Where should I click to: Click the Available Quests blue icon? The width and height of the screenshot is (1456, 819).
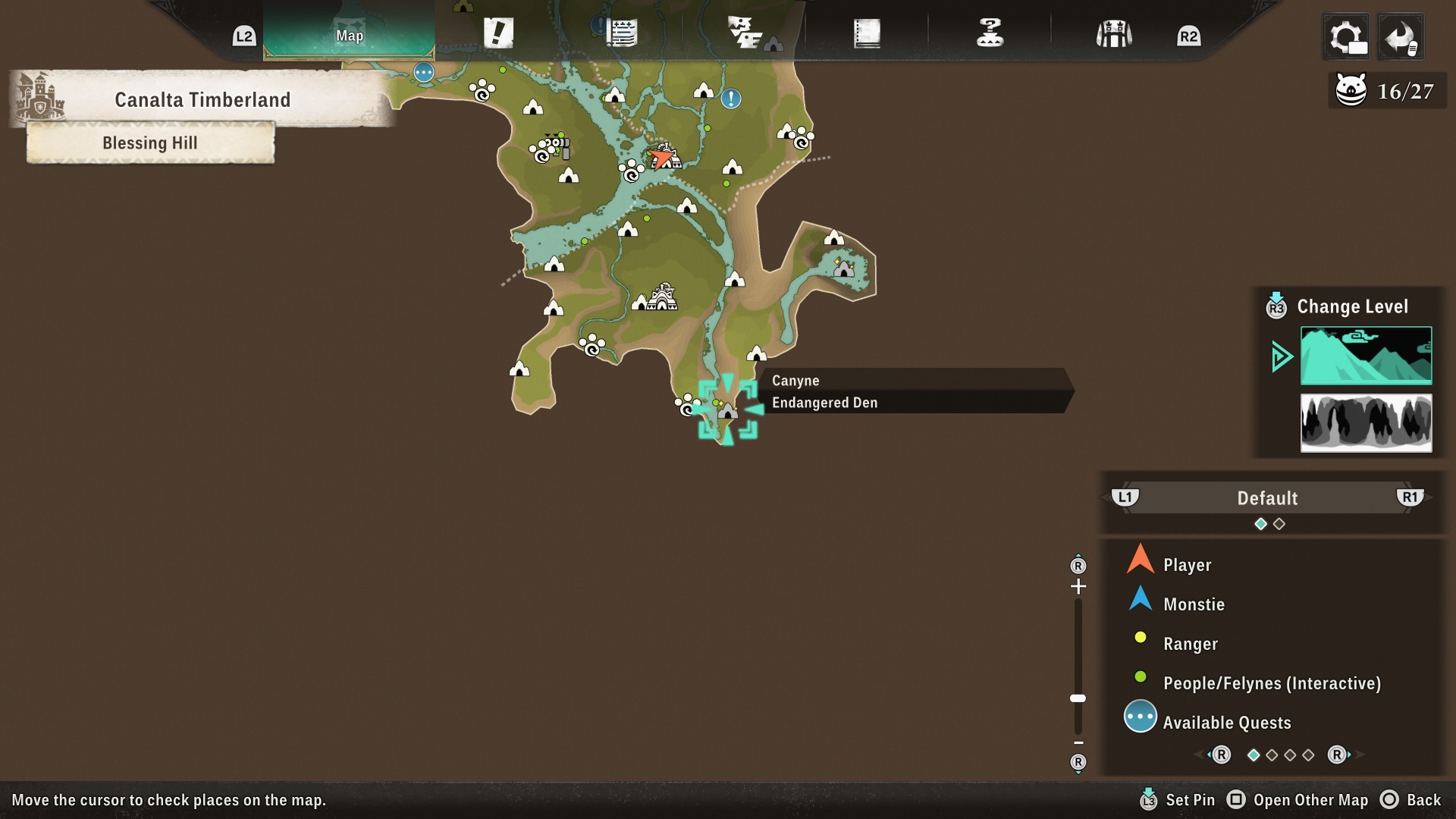pyautogui.click(x=1140, y=716)
